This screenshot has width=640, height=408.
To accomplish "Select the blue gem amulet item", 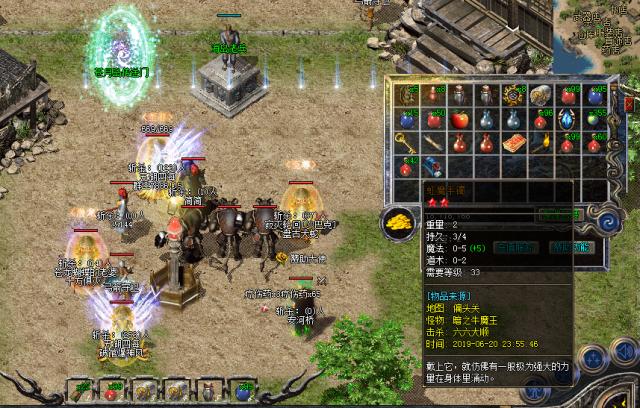I will coord(566,119).
